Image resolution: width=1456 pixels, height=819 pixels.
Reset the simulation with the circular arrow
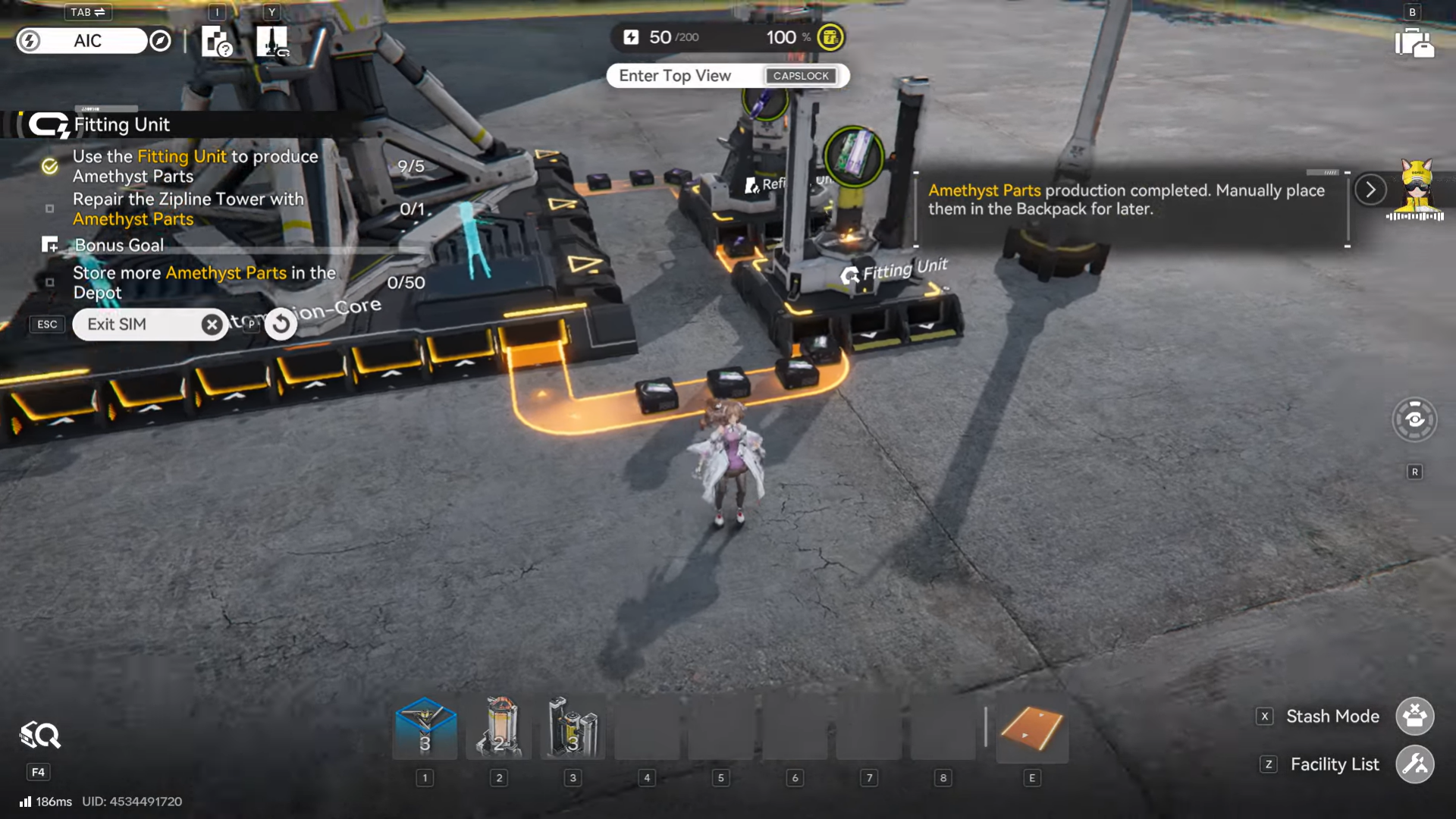[281, 324]
